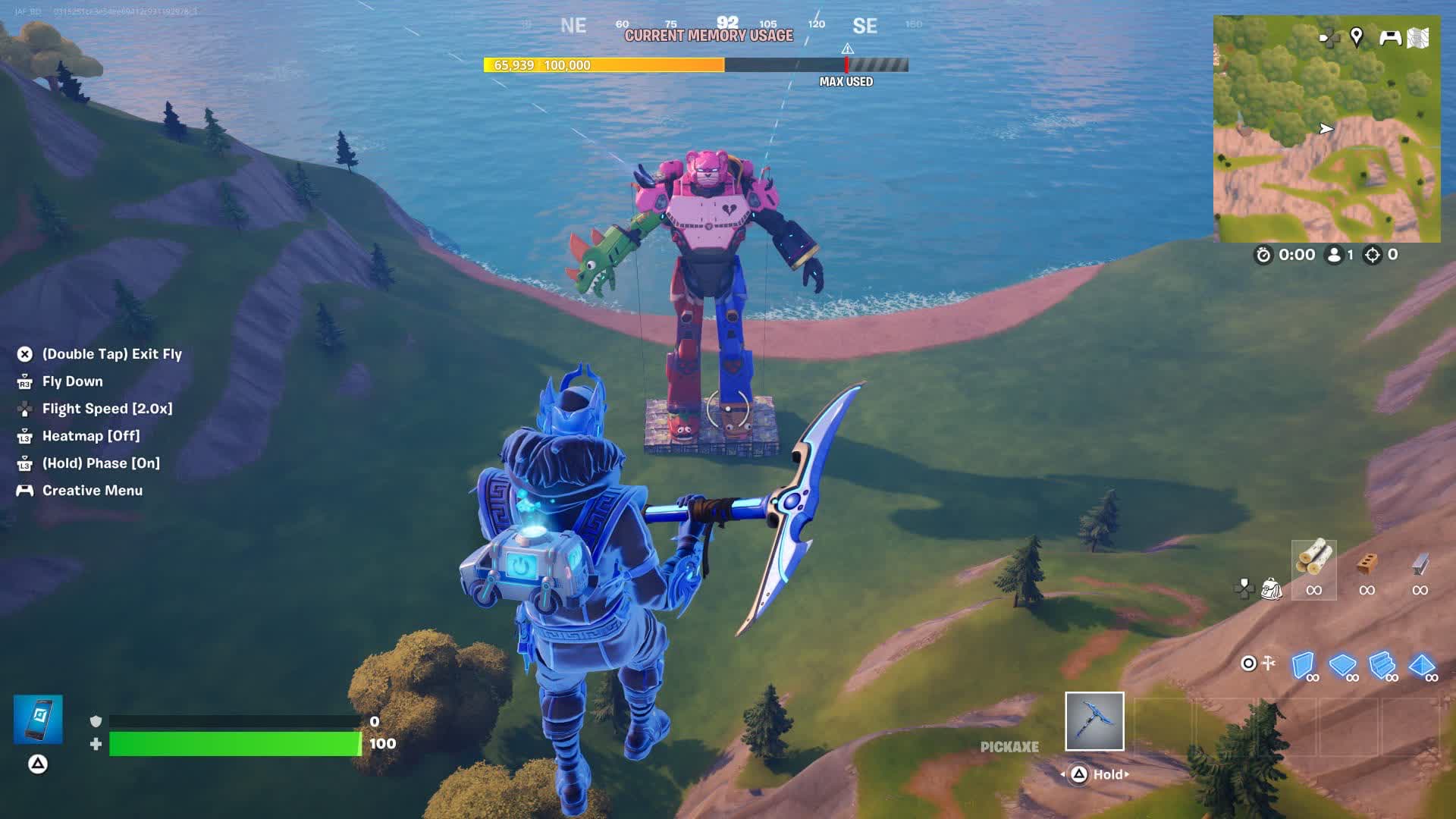Select the pyramid roof building piece
Image resolution: width=1456 pixels, height=819 pixels.
[x=1421, y=665]
